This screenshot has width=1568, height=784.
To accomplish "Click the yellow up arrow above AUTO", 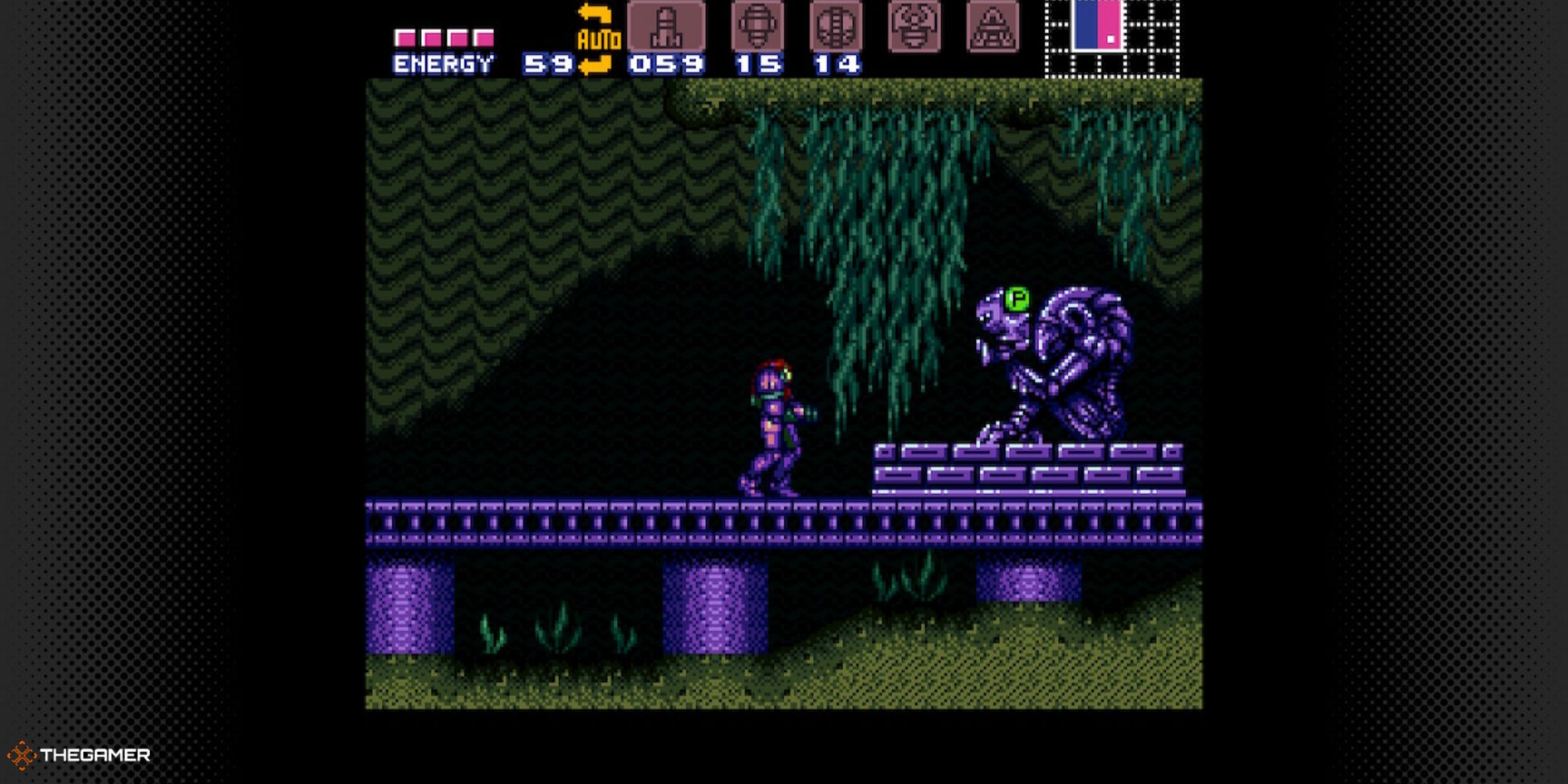I will (596, 11).
